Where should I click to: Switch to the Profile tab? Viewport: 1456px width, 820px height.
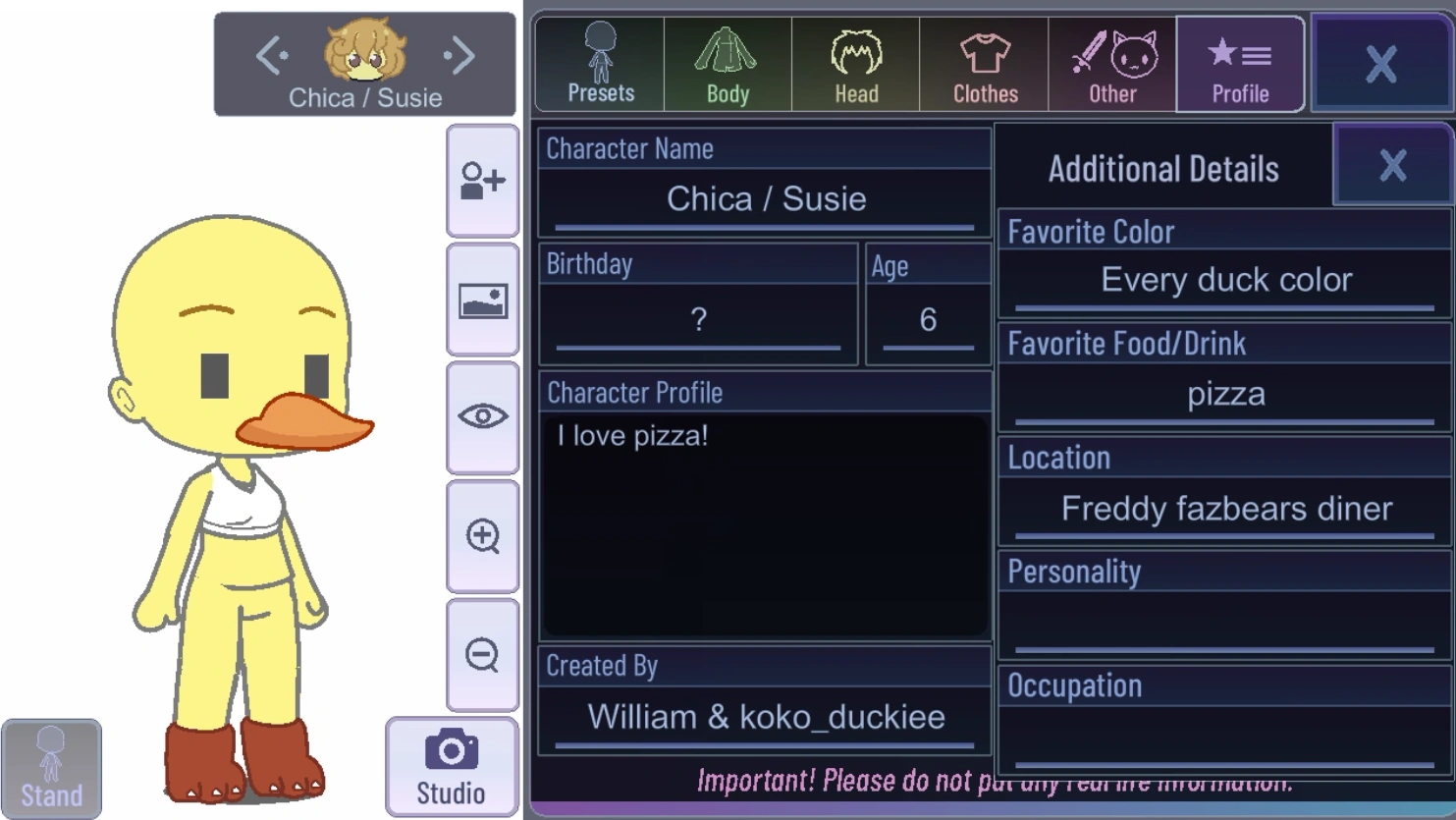pos(1240,59)
